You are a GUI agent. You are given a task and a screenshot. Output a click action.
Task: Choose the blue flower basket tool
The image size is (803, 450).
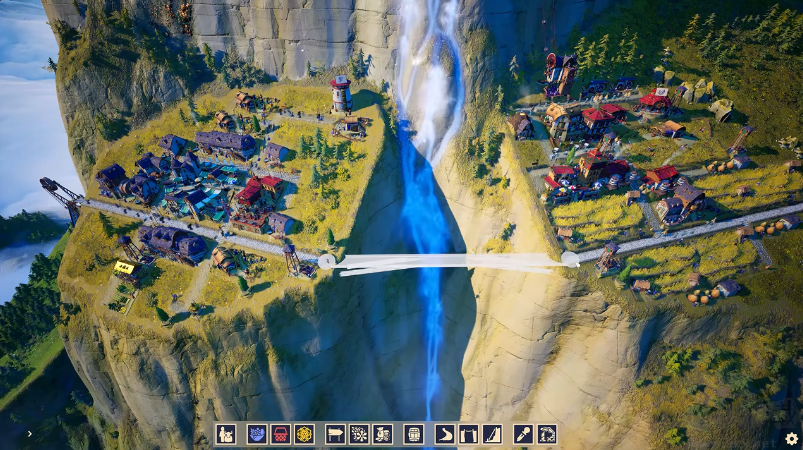coord(257,434)
